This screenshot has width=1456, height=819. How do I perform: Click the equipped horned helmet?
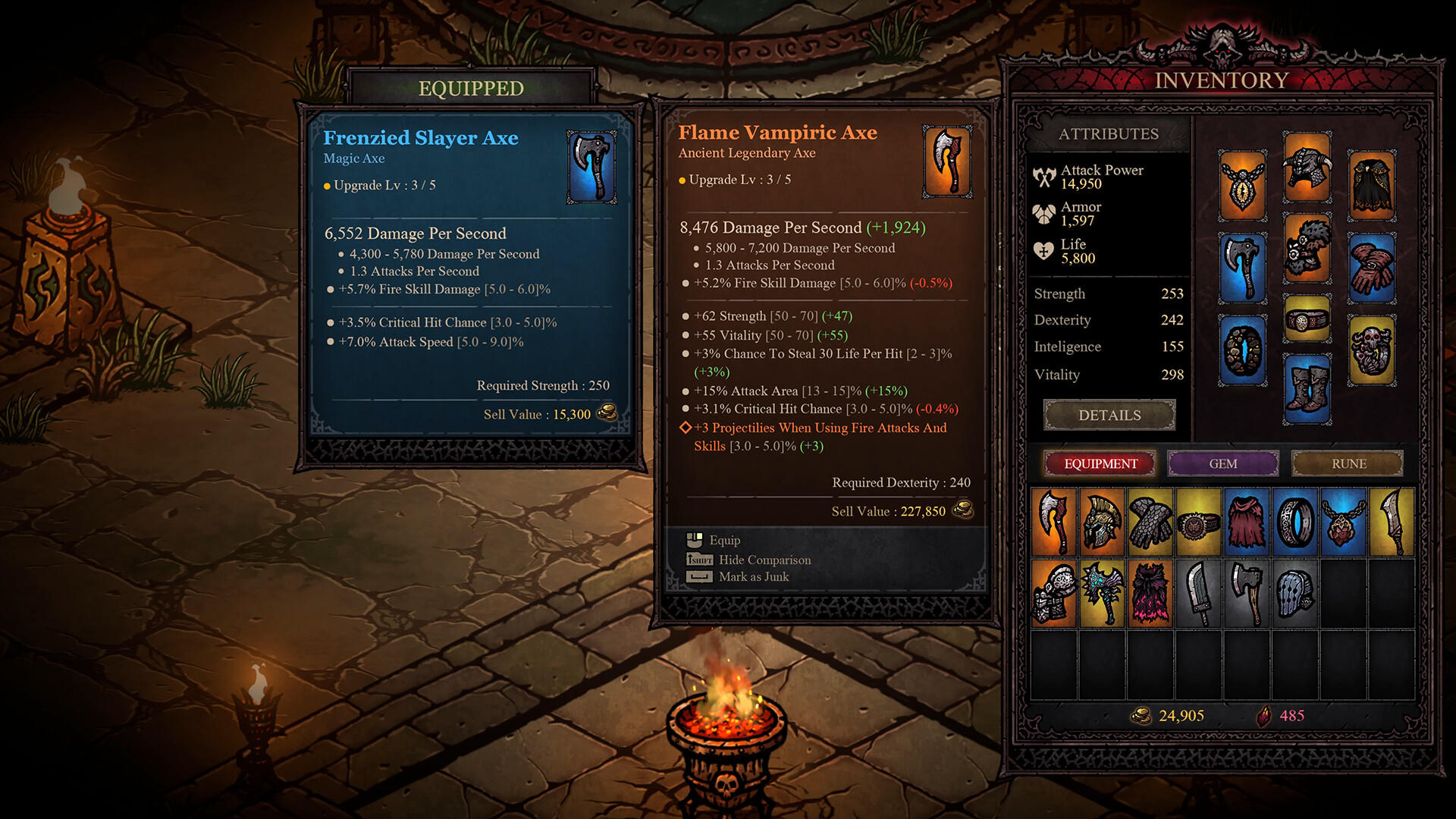(1307, 168)
